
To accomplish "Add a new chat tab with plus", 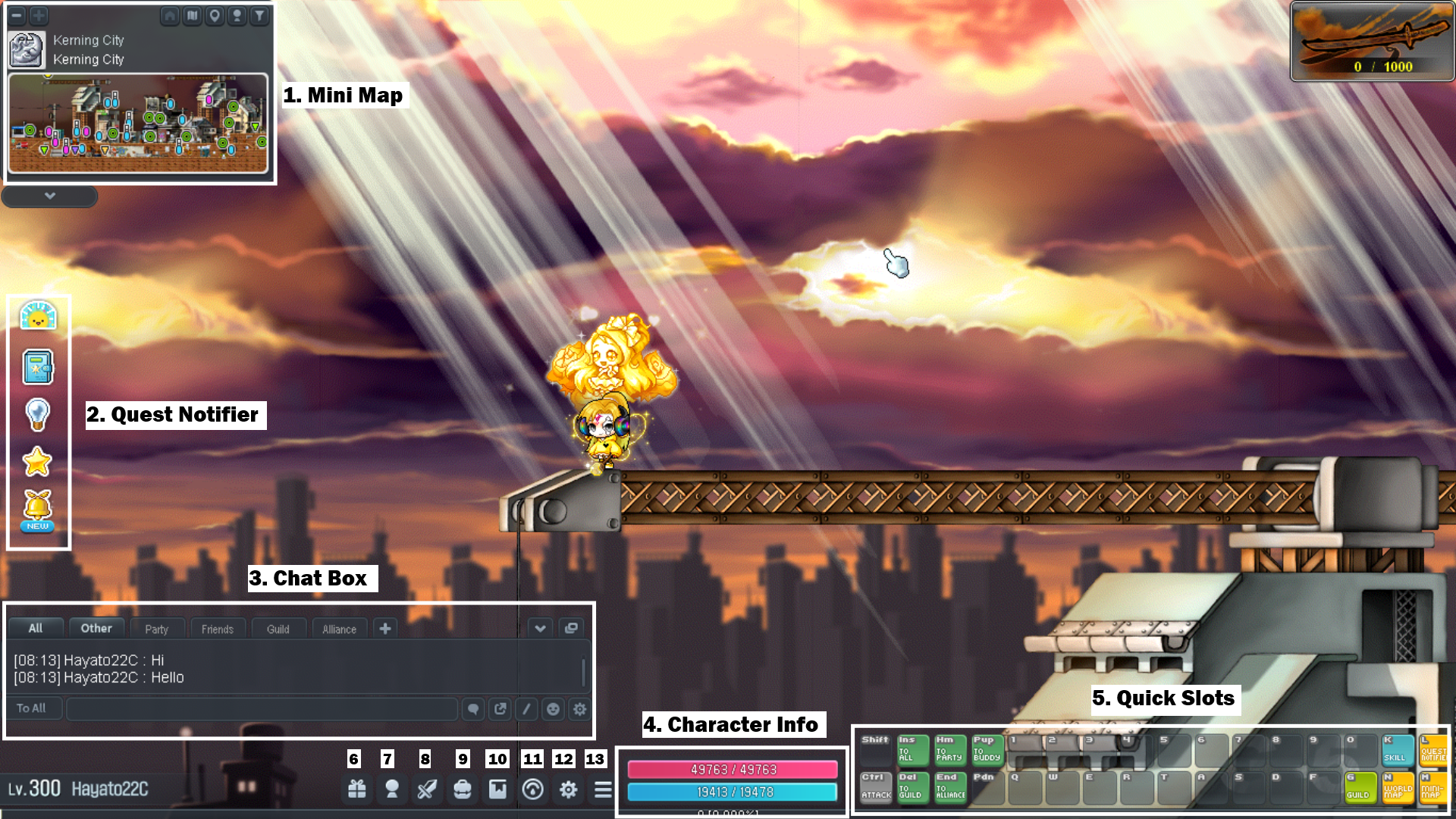I will click(385, 628).
